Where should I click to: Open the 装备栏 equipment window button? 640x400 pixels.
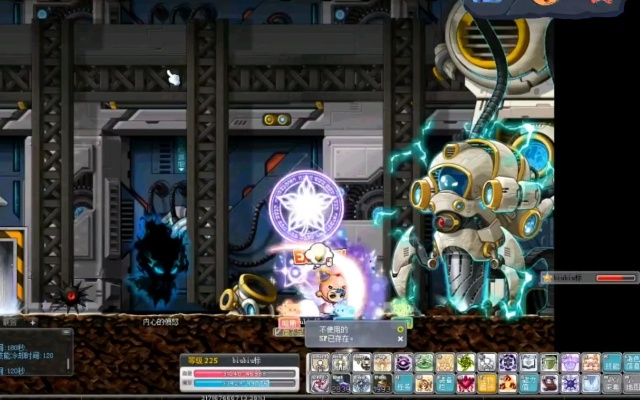point(444,383)
